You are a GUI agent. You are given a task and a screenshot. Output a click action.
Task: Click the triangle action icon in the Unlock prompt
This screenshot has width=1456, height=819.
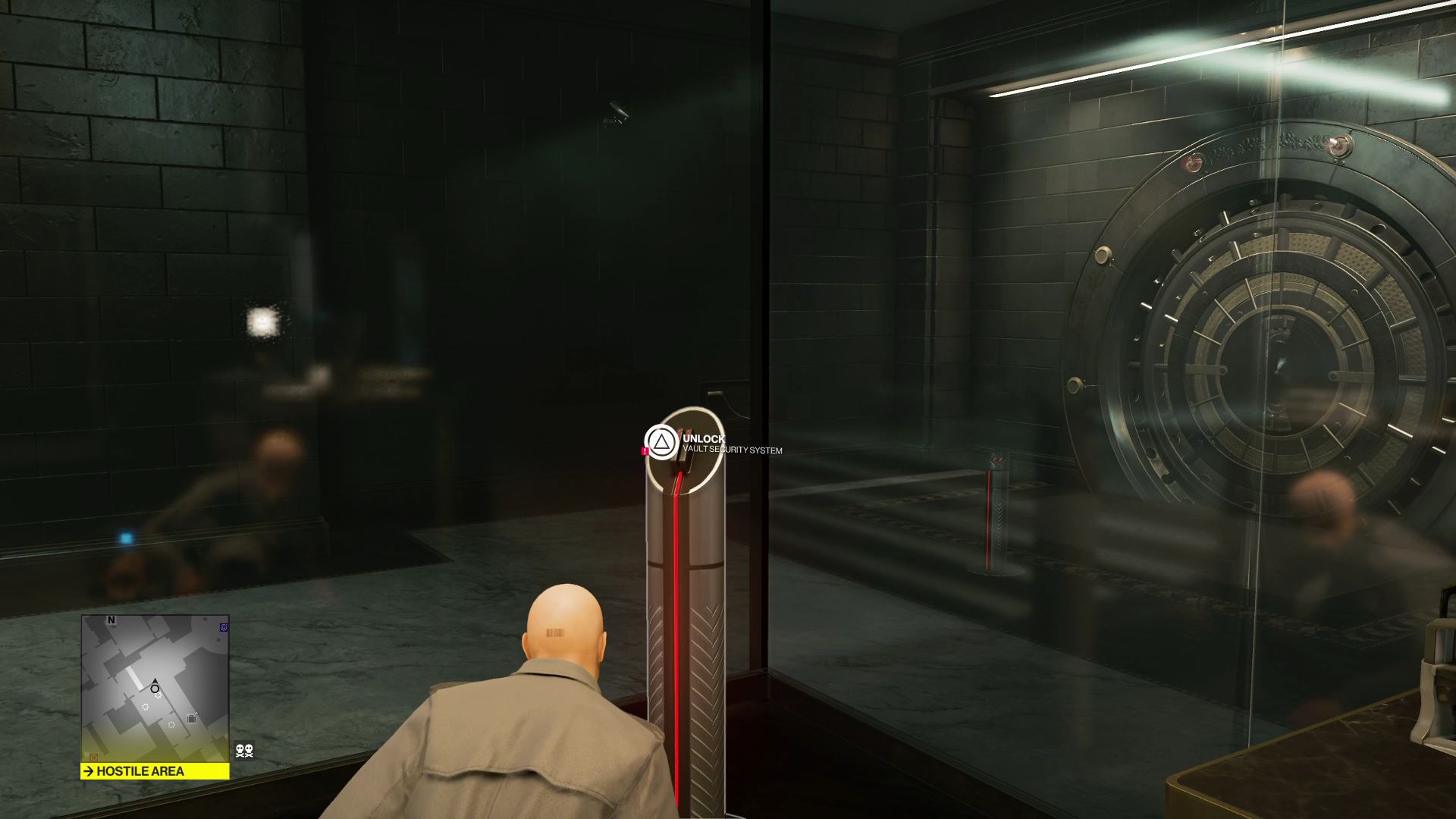coord(662,443)
